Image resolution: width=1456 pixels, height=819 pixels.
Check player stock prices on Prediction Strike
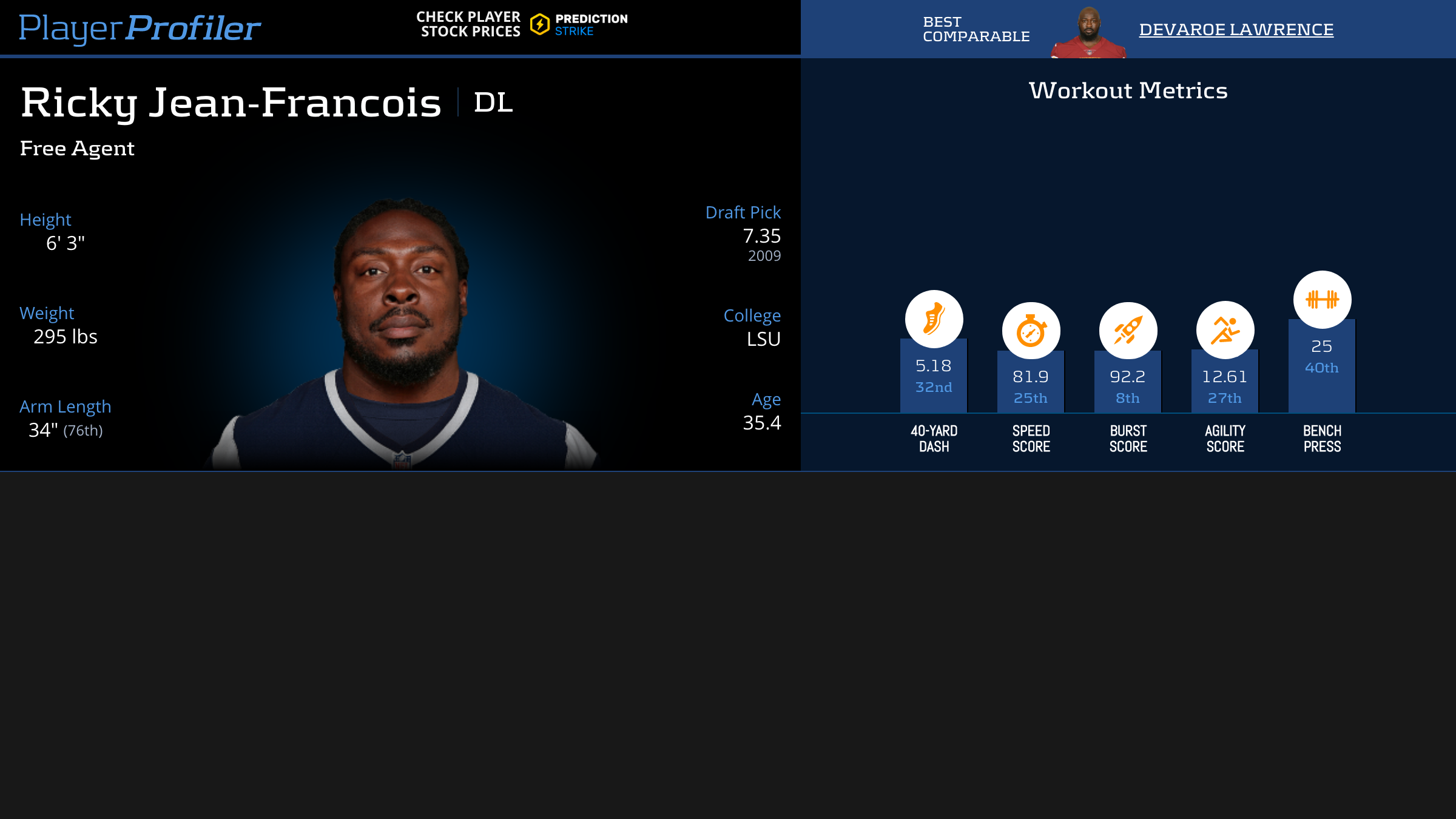(x=522, y=25)
